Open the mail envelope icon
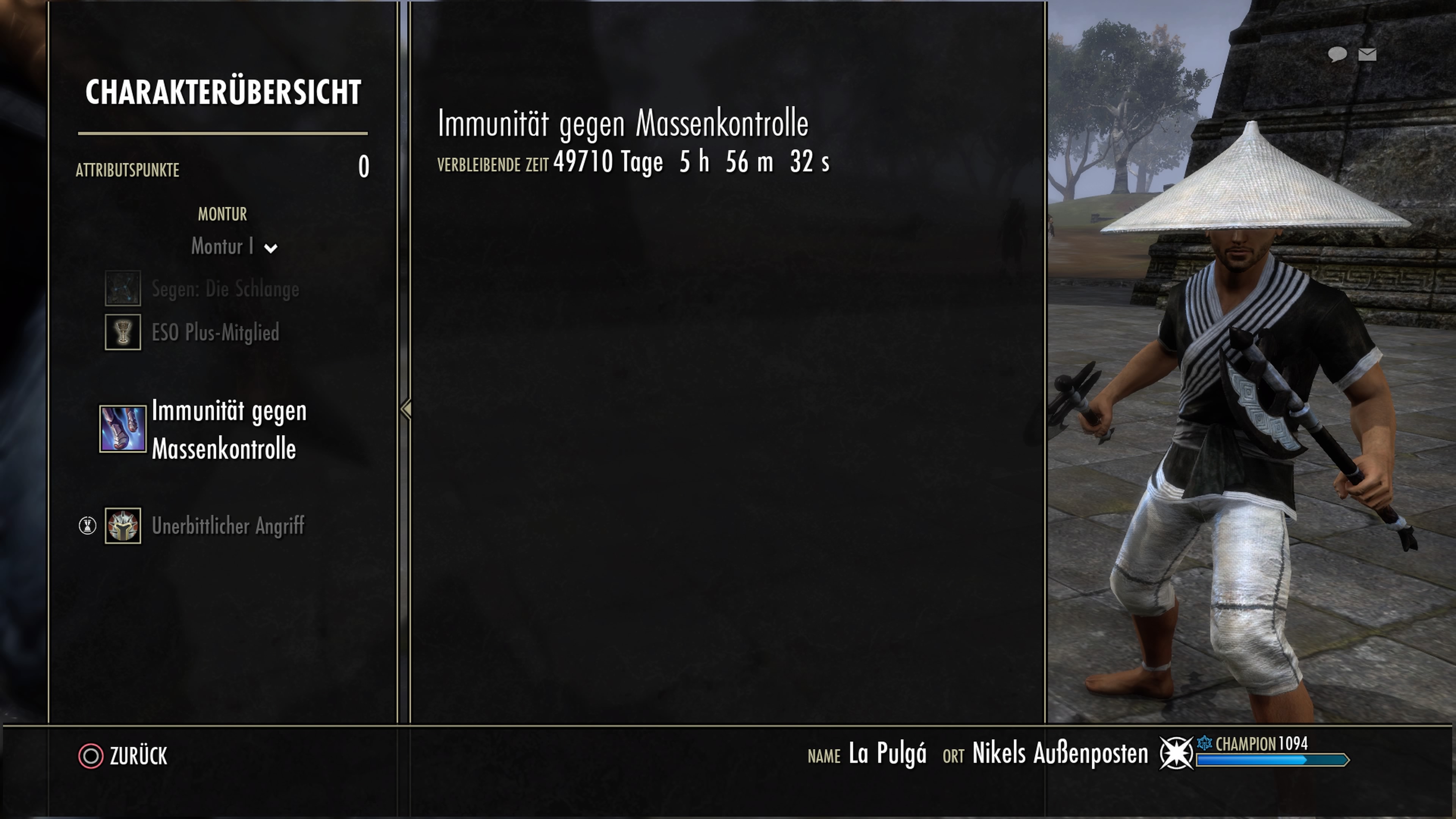 (x=1367, y=54)
